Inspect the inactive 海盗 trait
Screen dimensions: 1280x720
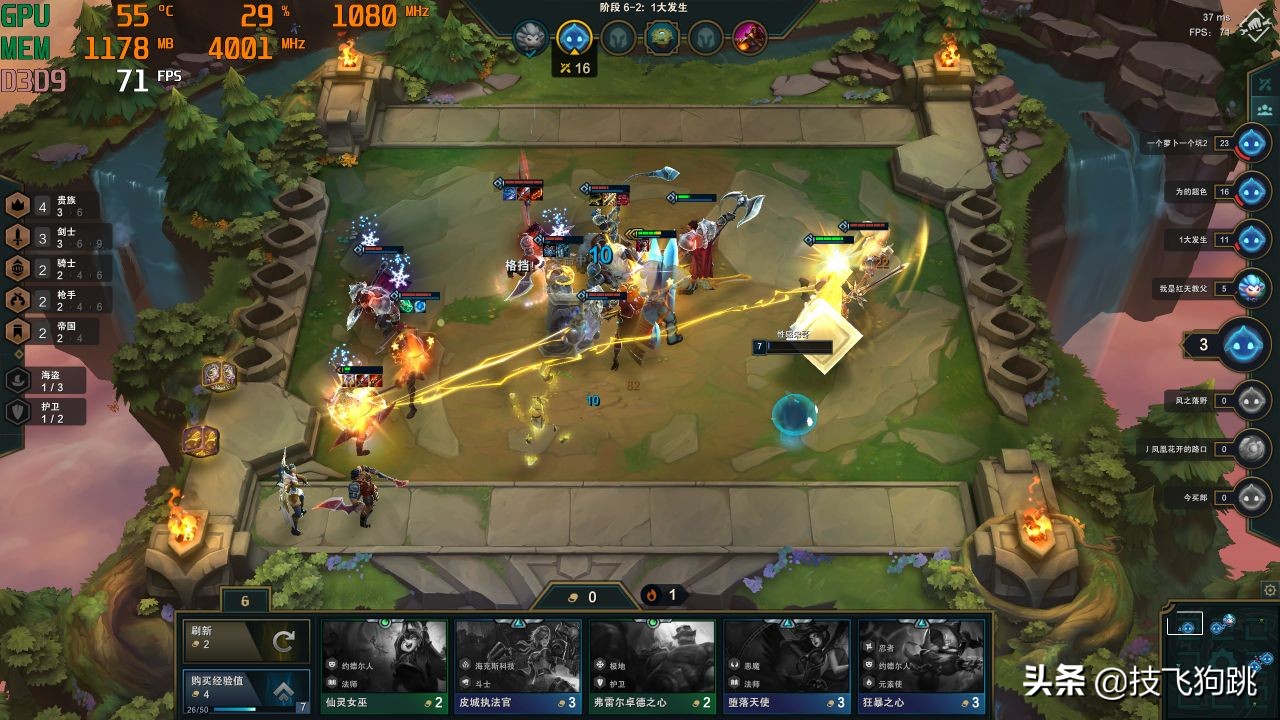coord(18,380)
